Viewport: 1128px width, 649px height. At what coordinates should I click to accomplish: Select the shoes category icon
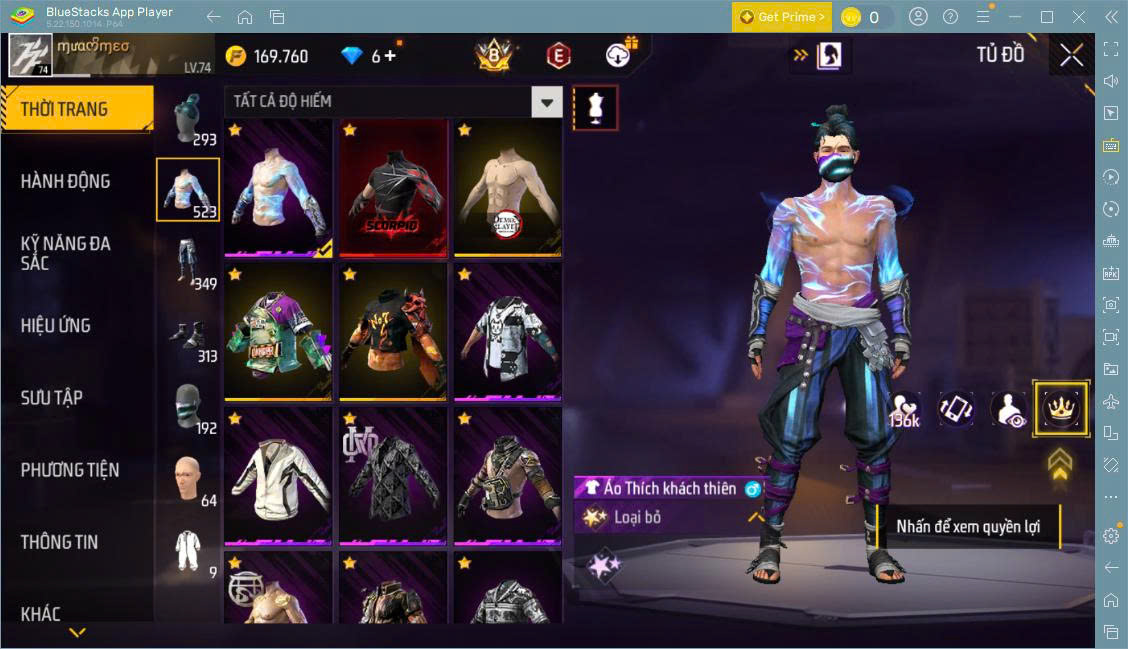pyautogui.click(x=187, y=335)
